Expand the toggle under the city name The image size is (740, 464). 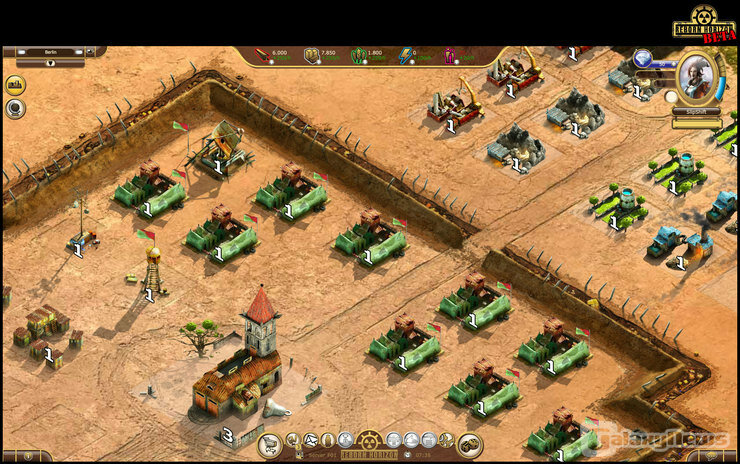click(50, 63)
